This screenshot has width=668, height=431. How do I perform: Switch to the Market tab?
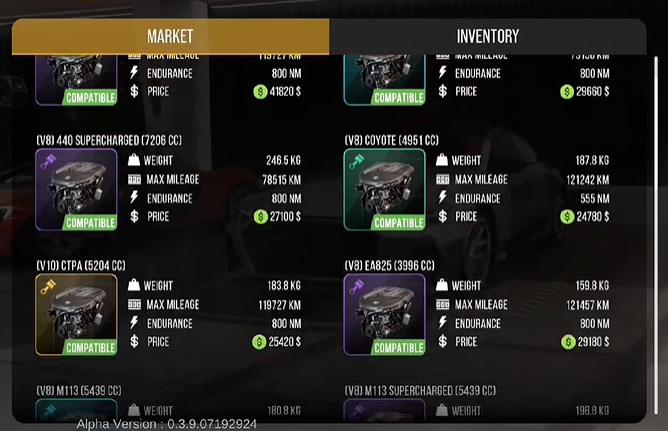coord(170,36)
